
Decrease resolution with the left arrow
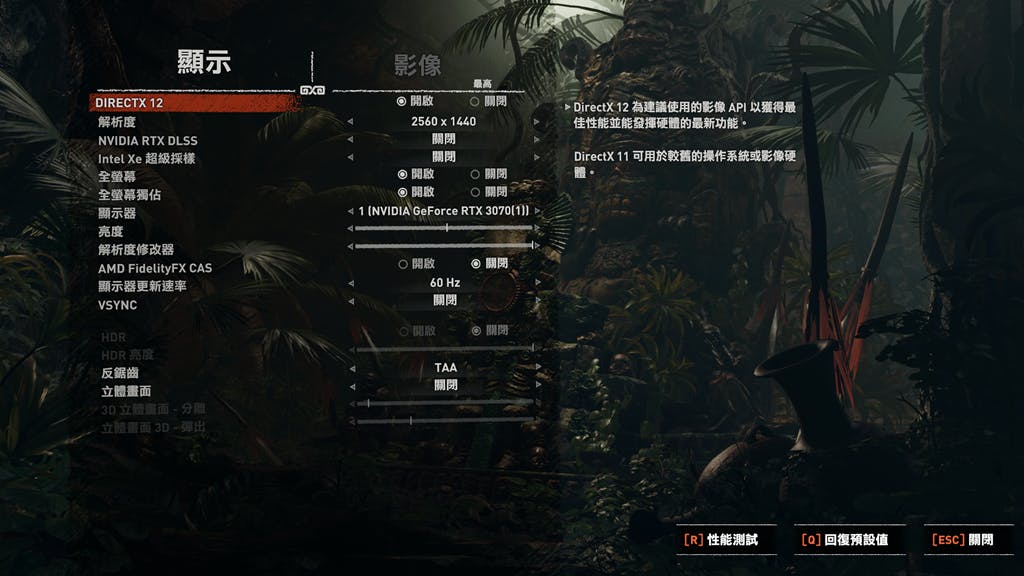coord(350,121)
